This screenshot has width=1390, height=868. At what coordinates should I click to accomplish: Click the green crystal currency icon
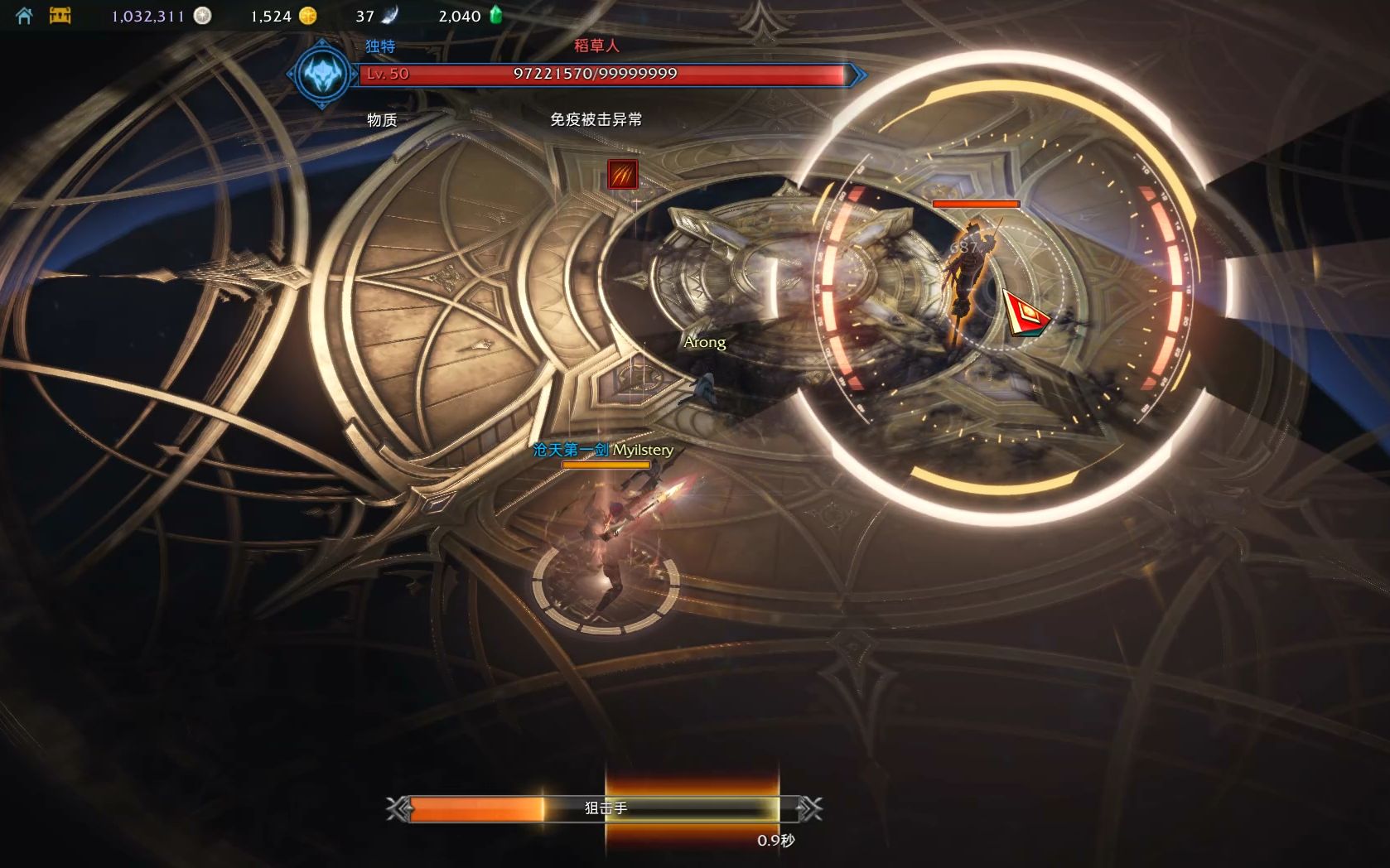pos(496,15)
